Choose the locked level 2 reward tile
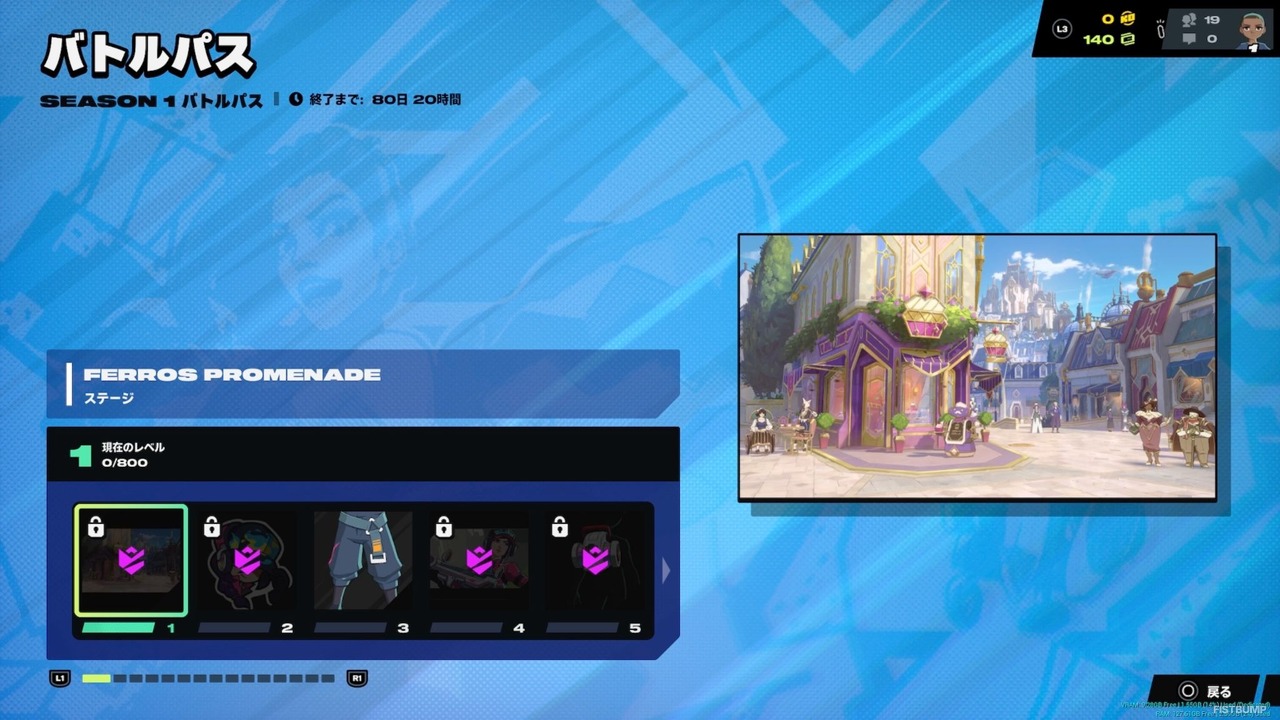The width and height of the screenshot is (1280, 720). [x=247, y=560]
